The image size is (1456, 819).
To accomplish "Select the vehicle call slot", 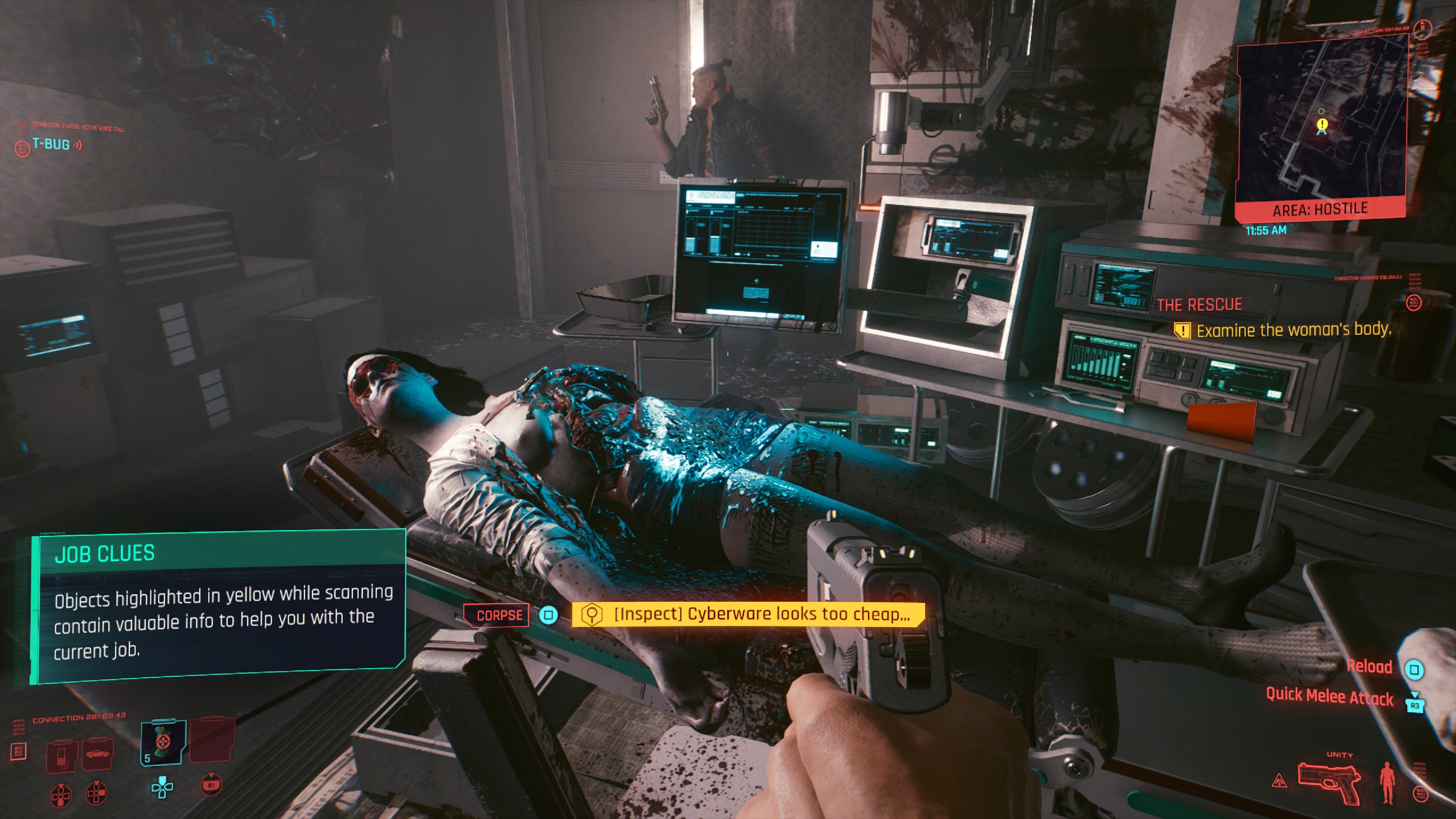I will pos(98,755).
